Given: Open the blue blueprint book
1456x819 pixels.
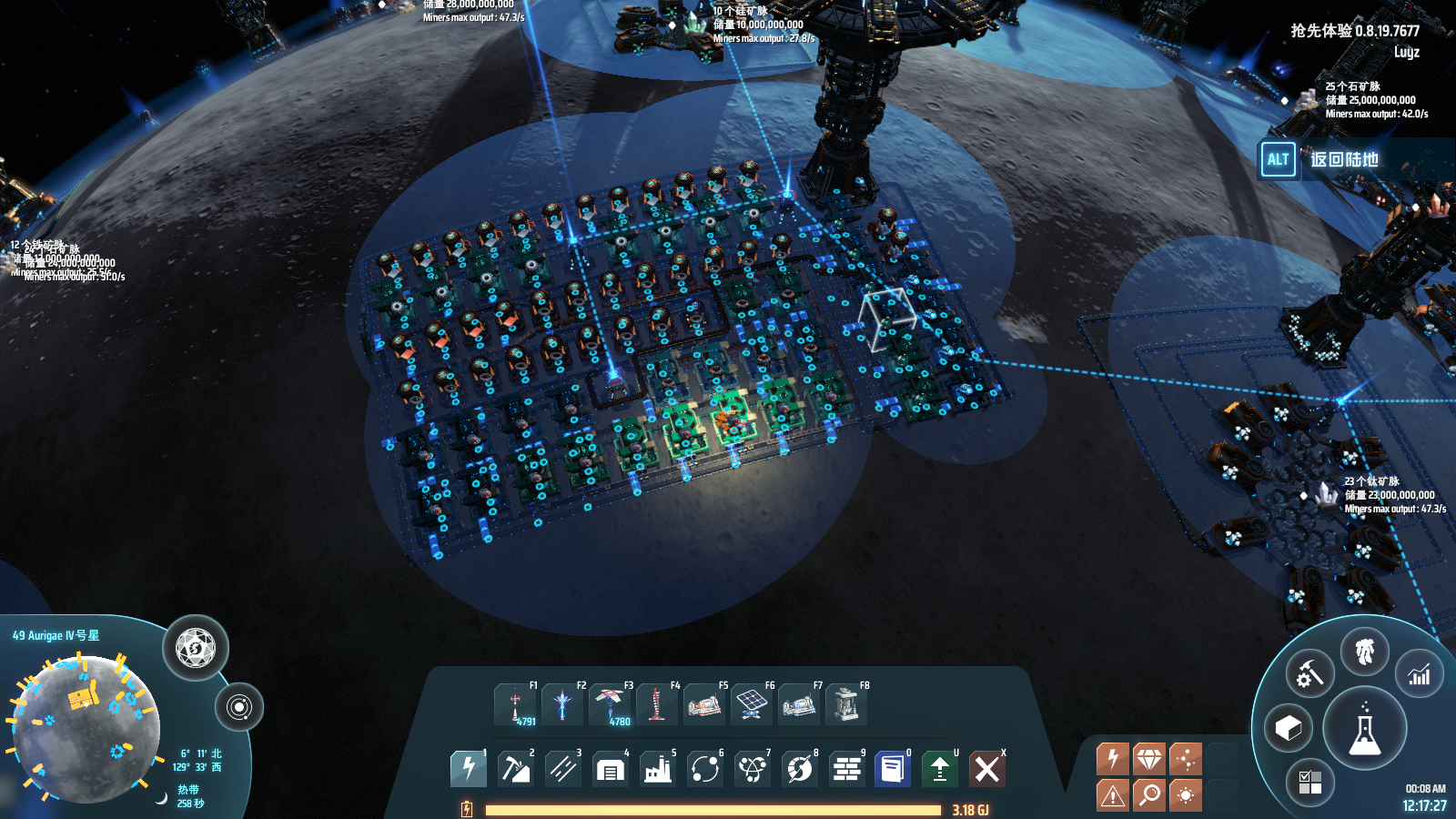Looking at the screenshot, I should pos(893,769).
